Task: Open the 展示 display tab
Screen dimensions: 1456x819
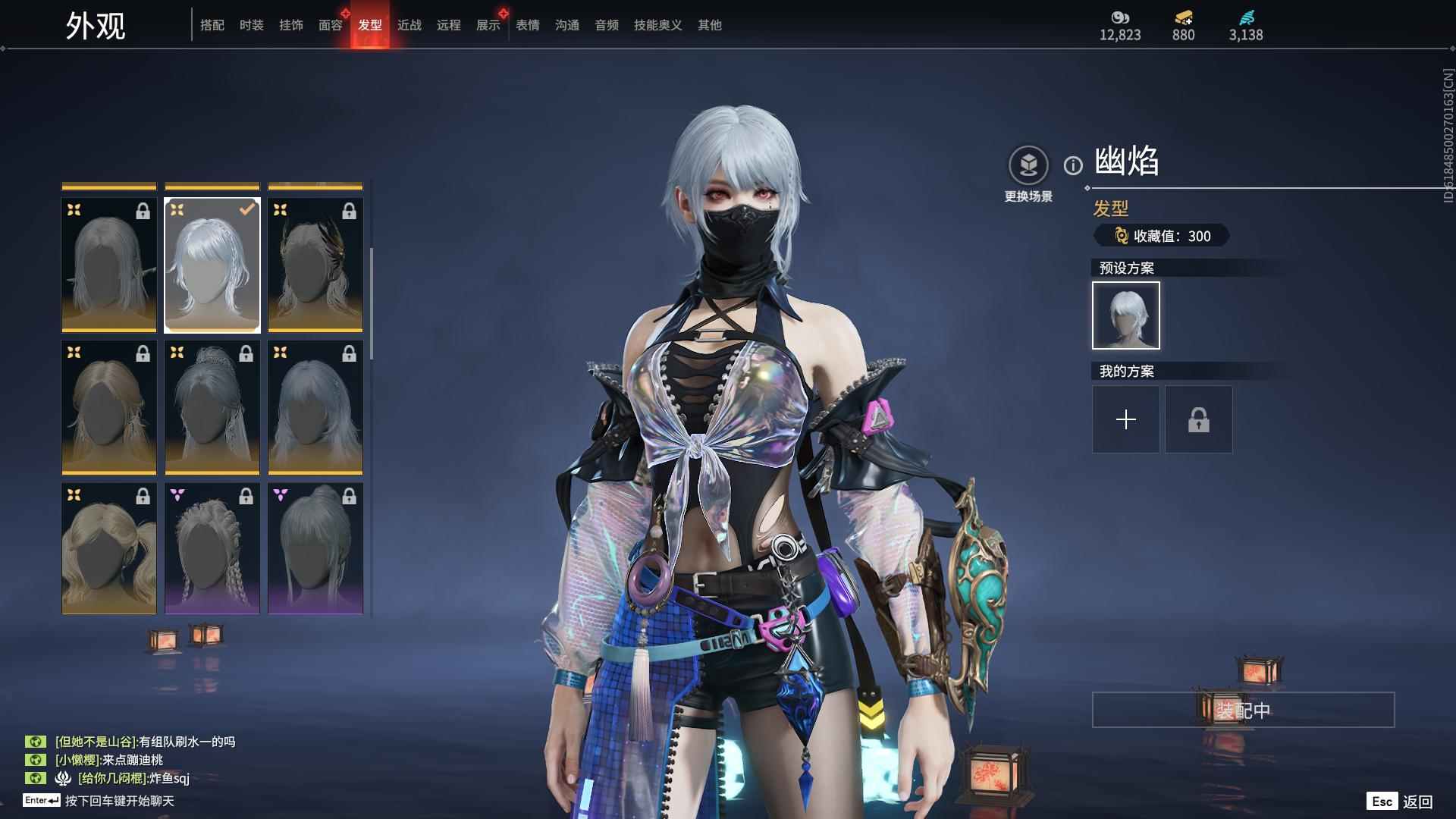Action: pyautogui.click(x=488, y=25)
